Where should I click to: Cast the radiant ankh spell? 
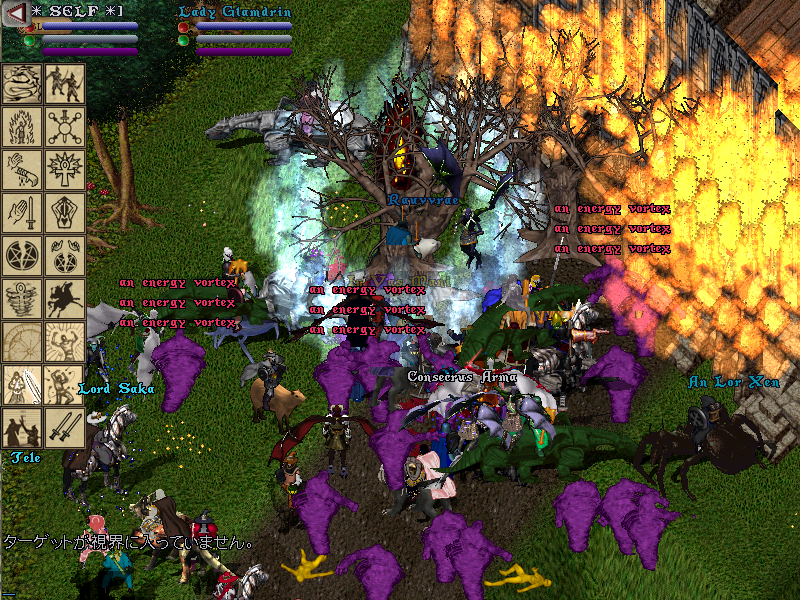click(65, 169)
